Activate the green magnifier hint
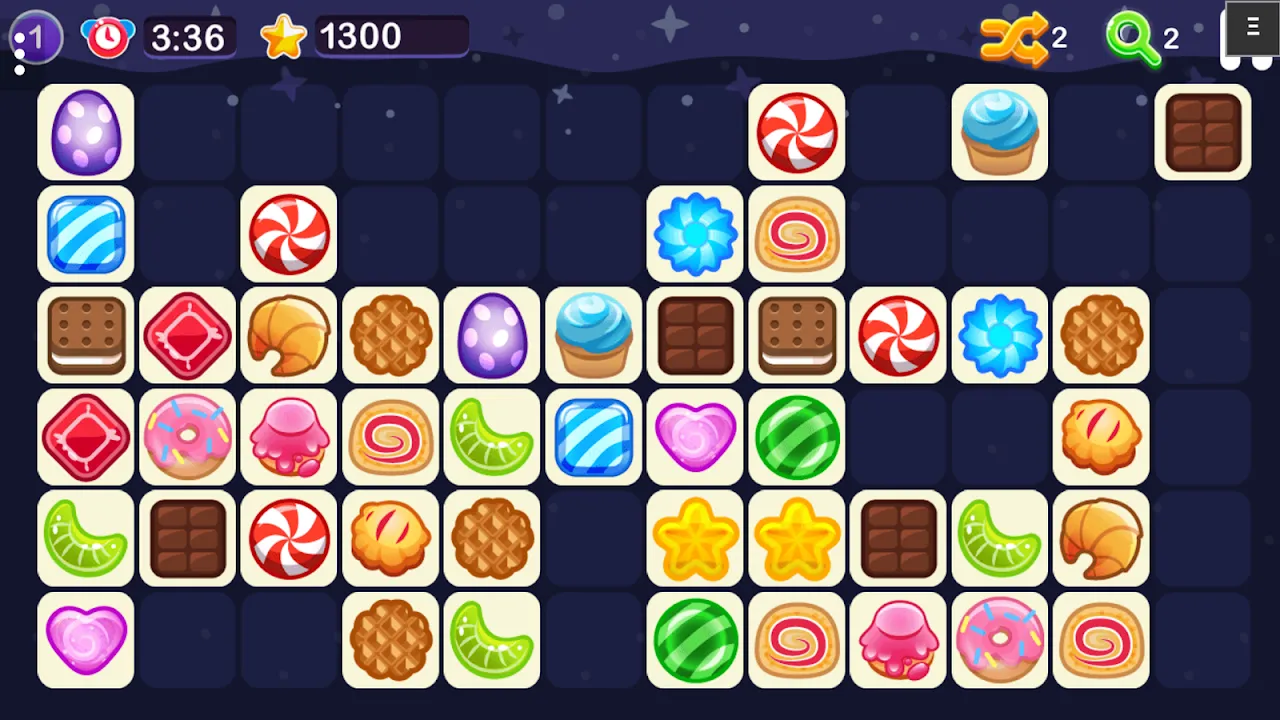1280x720 pixels. pyautogui.click(x=1133, y=38)
